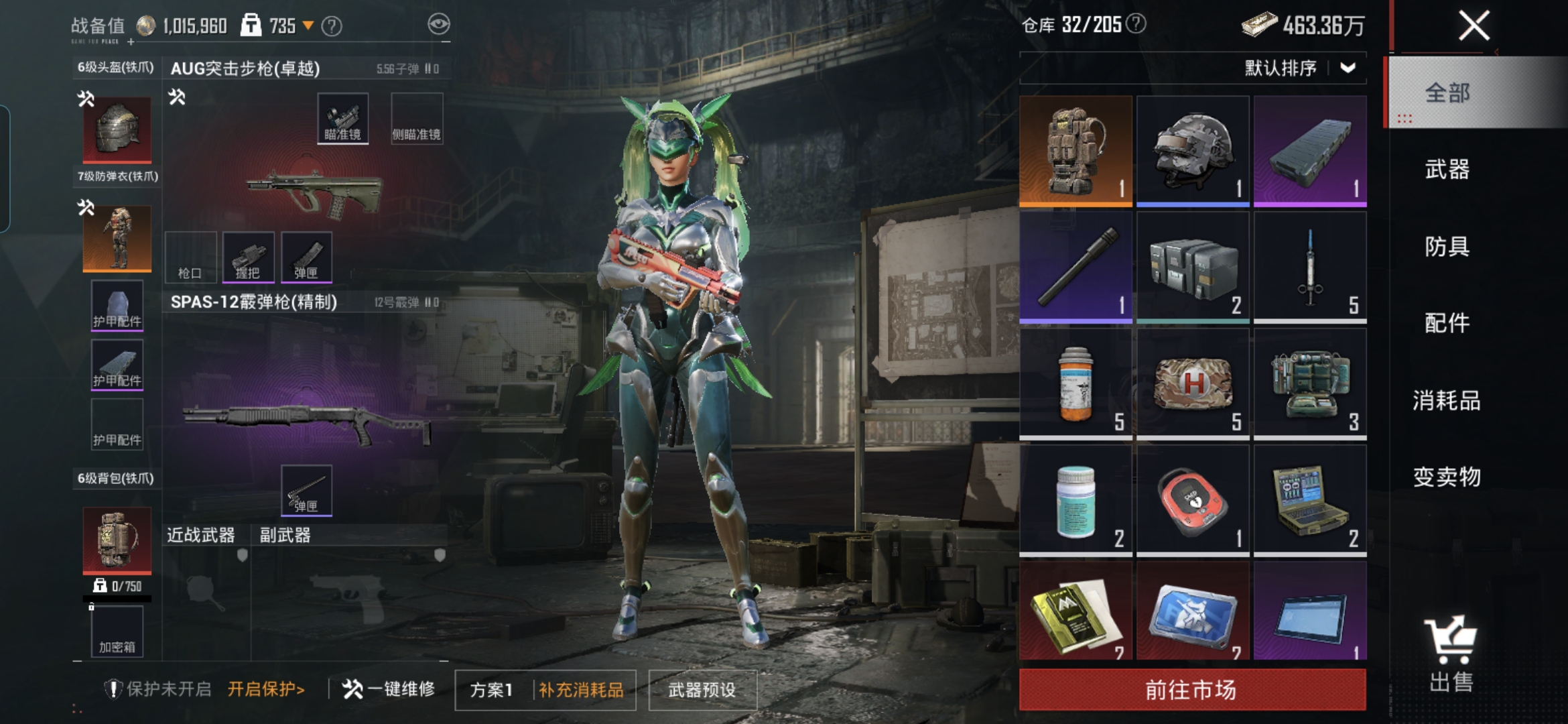This screenshot has width=1568, height=724.
Task: Open the 配件 category tab
Action: click(x=1447, y=323)
